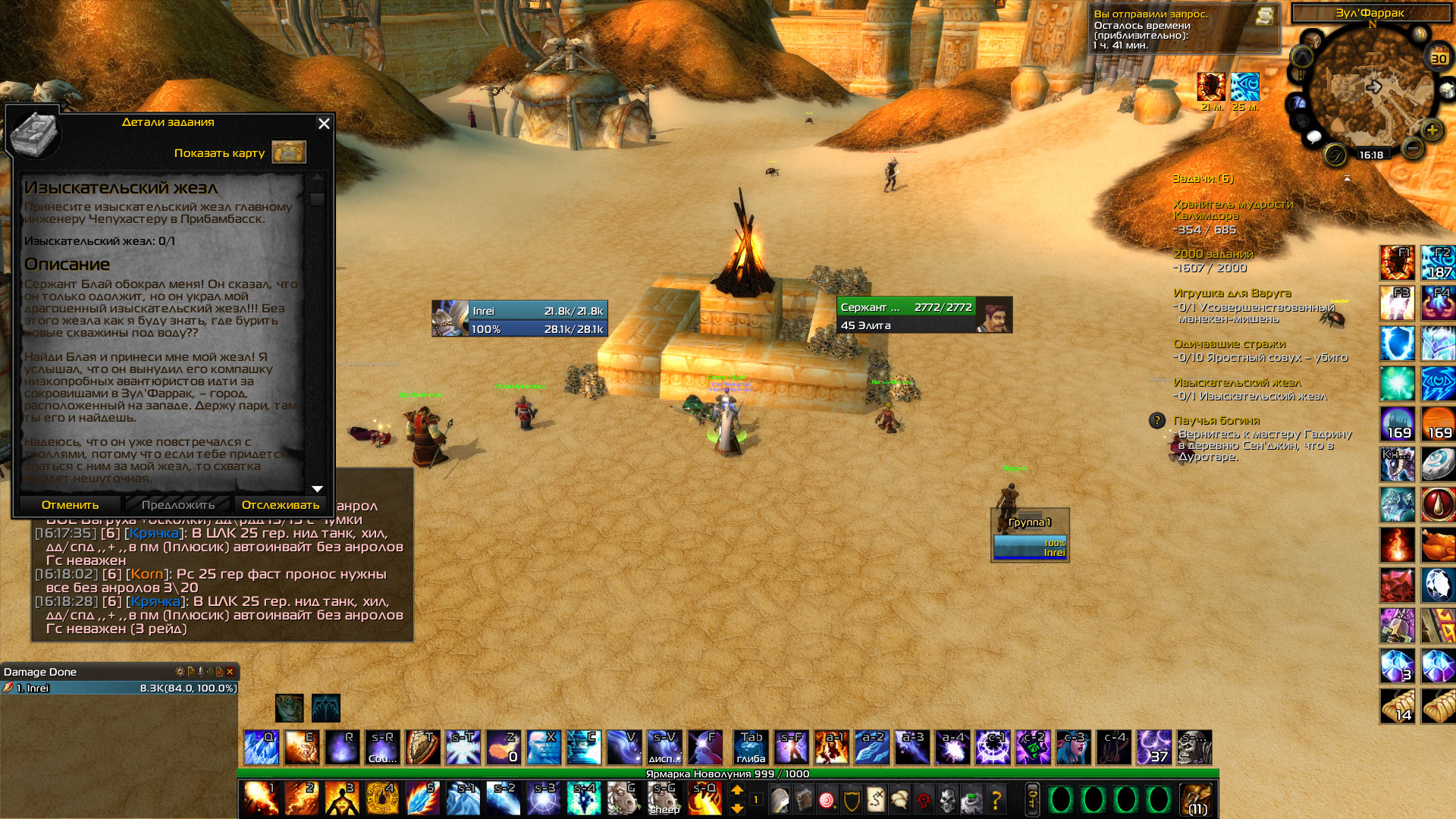Open the backpack bag showing (11)
1456x819 pixels.
click(x=1197, y=799)
